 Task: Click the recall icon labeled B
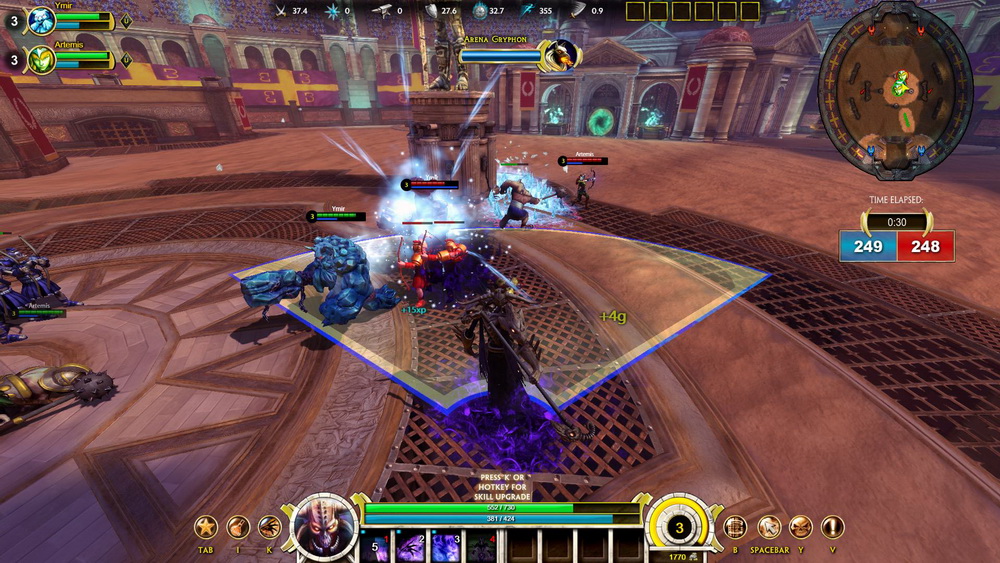coord(735,527)
